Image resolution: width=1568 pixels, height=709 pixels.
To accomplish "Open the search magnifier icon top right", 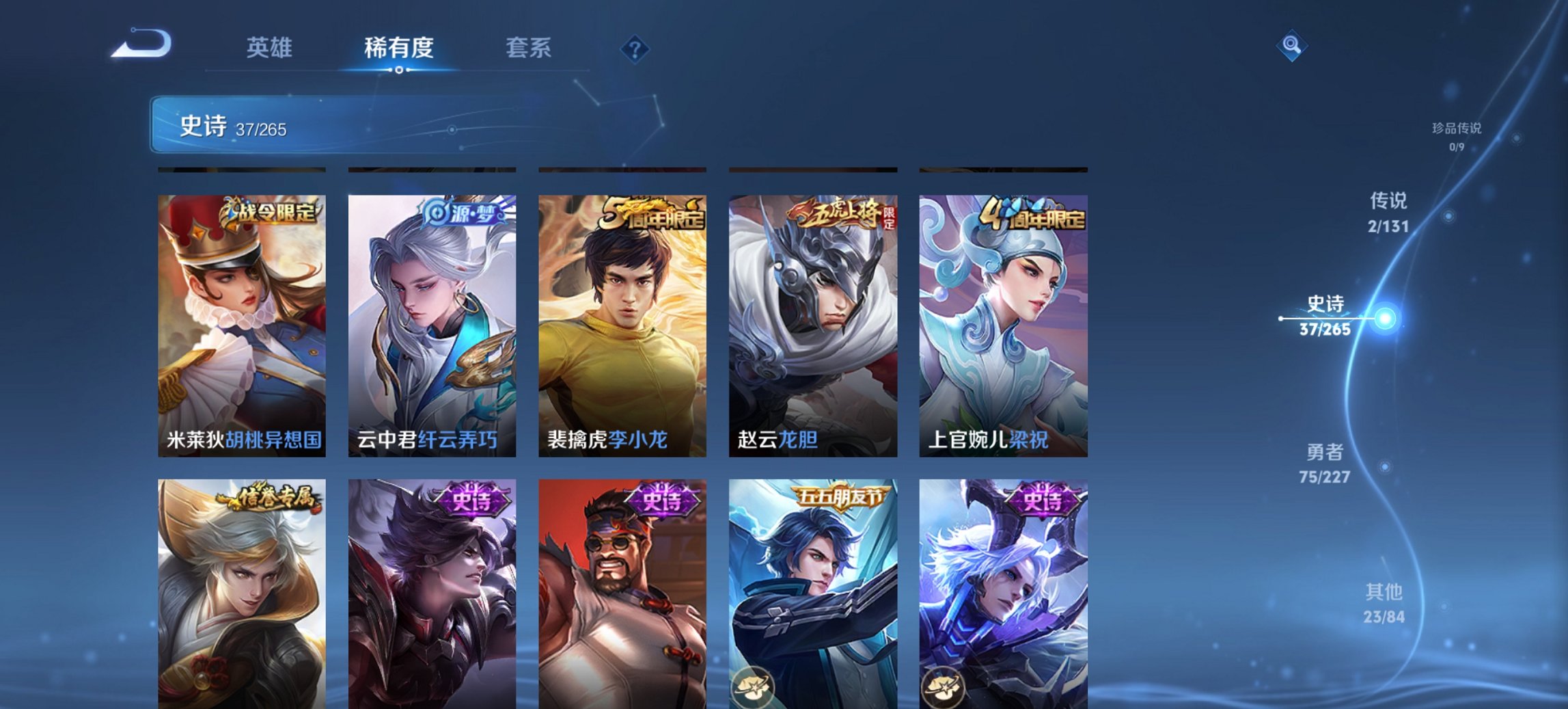I will point(1291,46).
